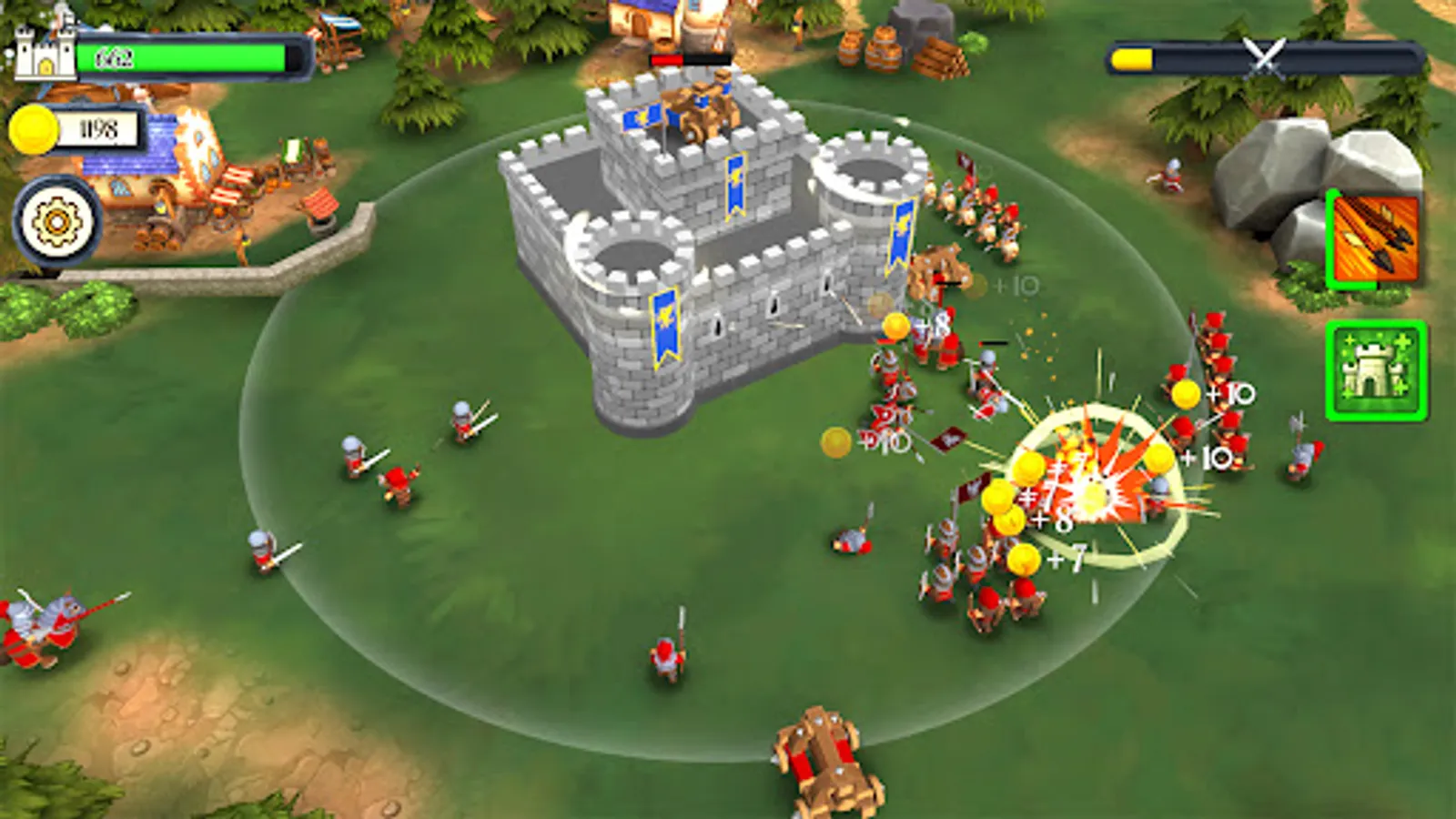Expand the coin counter showing 1198
The width and height of the screenshot is (1456, 819).
(102, 129)
